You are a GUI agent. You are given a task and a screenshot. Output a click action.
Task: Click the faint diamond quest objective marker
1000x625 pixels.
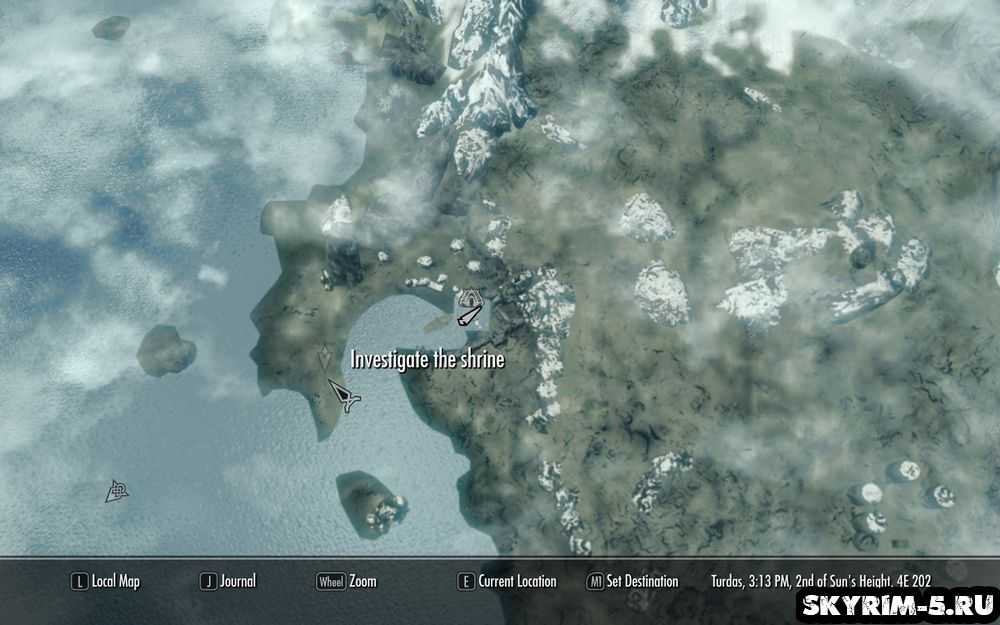pyautogui.click(x=325, y=359)
